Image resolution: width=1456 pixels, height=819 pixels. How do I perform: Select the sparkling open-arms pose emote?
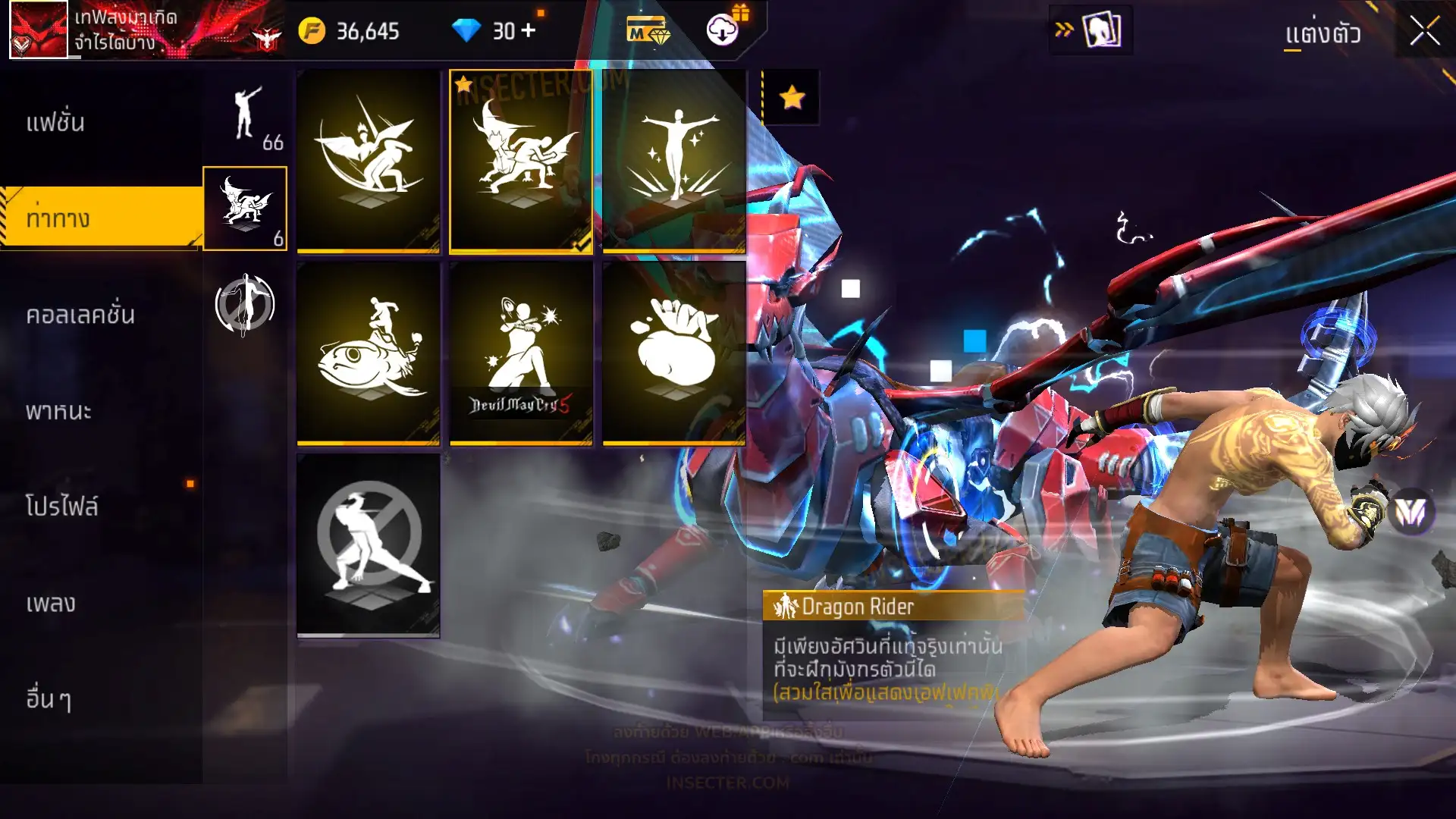[x=674, y=162]
